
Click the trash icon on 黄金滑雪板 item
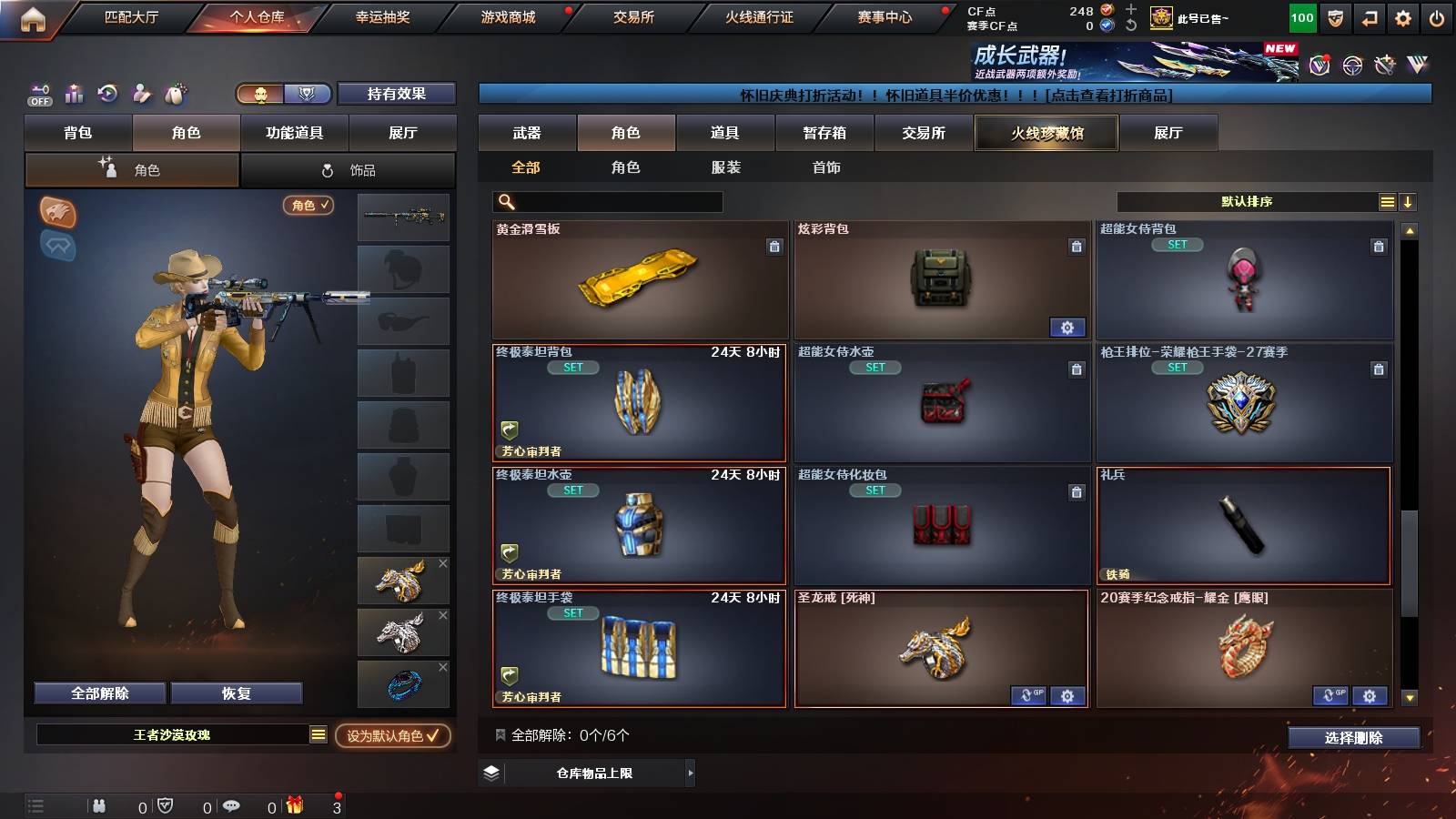(x=773, y=246)
